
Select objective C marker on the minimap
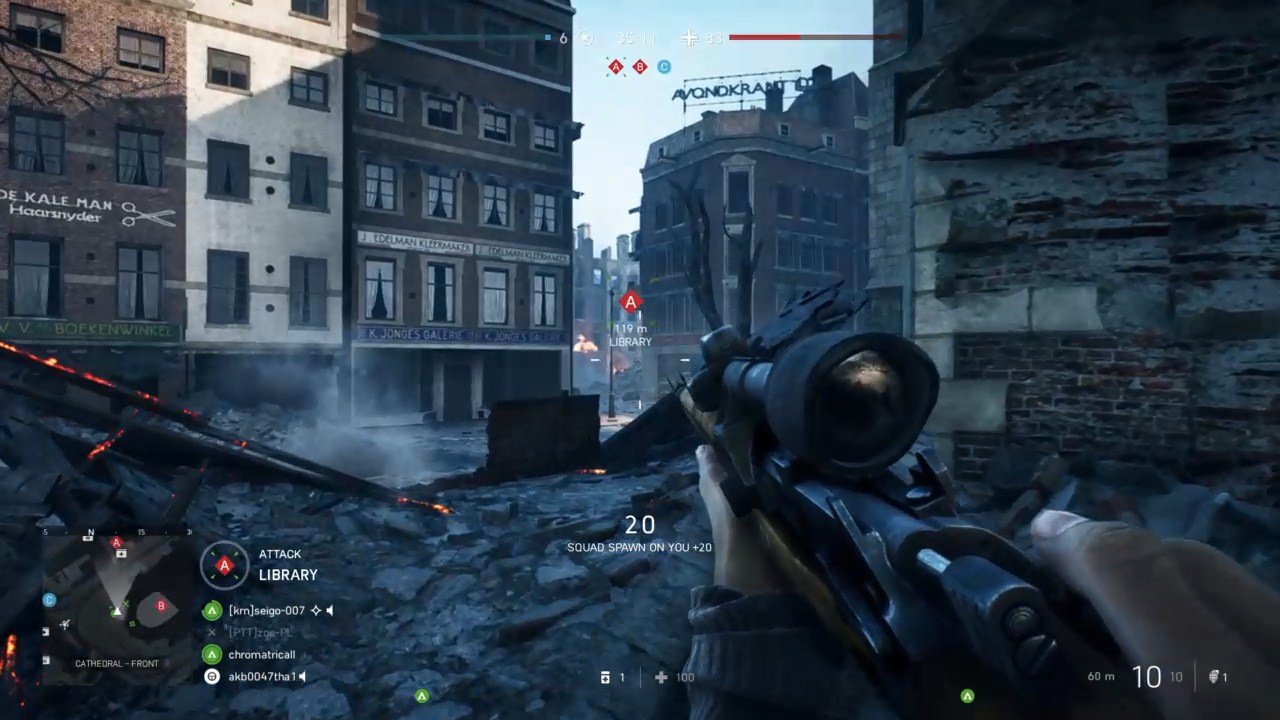(49, 600)
